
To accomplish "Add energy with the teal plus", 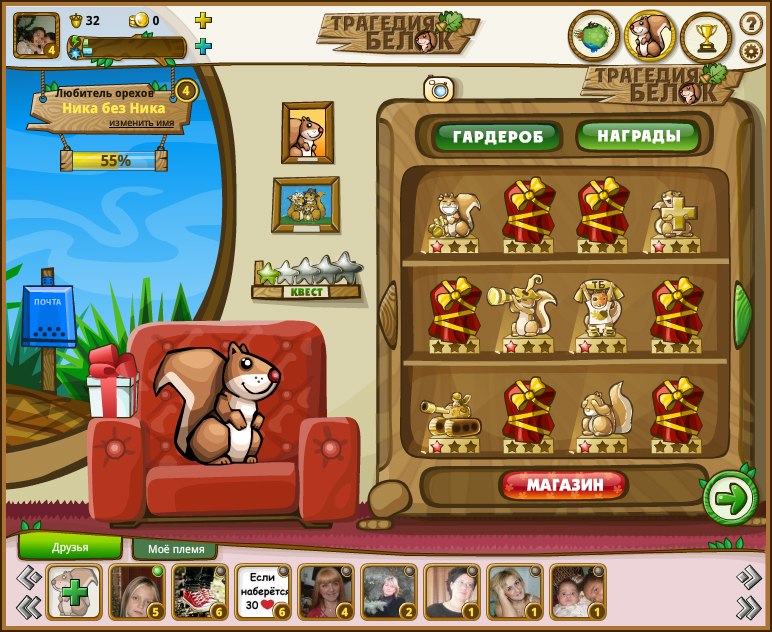I will point(203,46).
